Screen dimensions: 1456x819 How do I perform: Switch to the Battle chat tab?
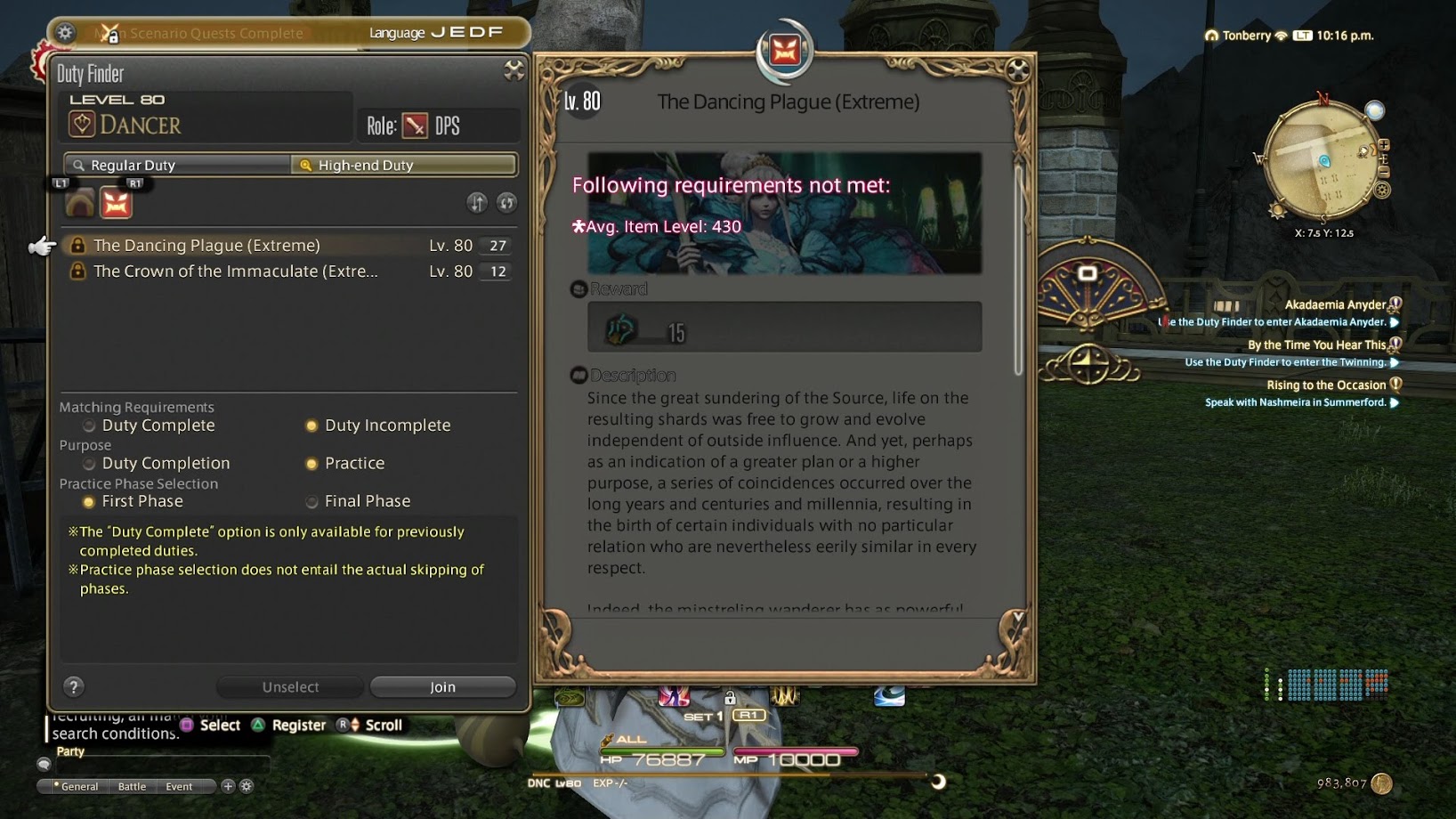132,786
